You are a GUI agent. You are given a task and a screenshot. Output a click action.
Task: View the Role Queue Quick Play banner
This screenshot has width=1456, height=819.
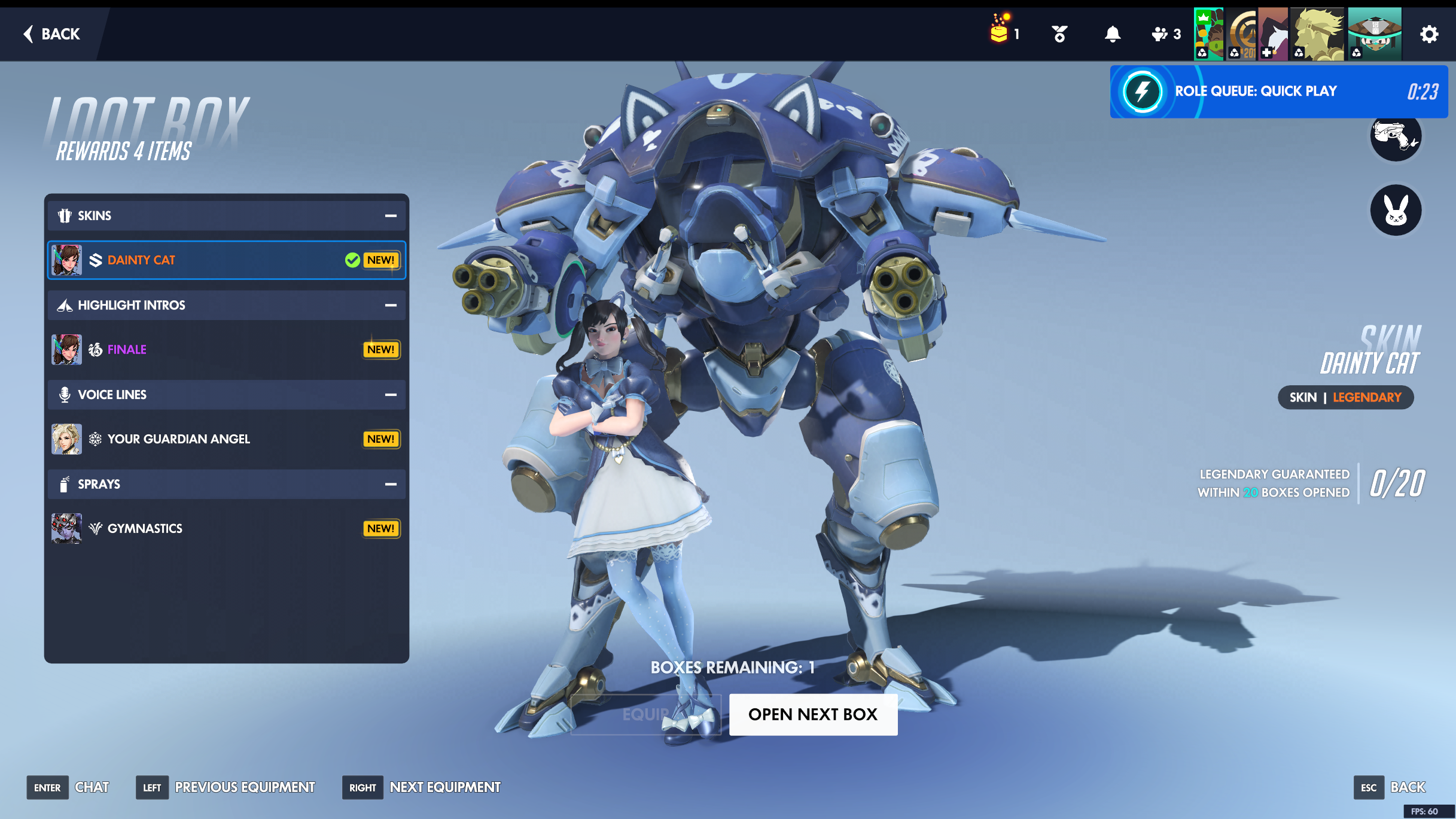(x=1278, y=92)
